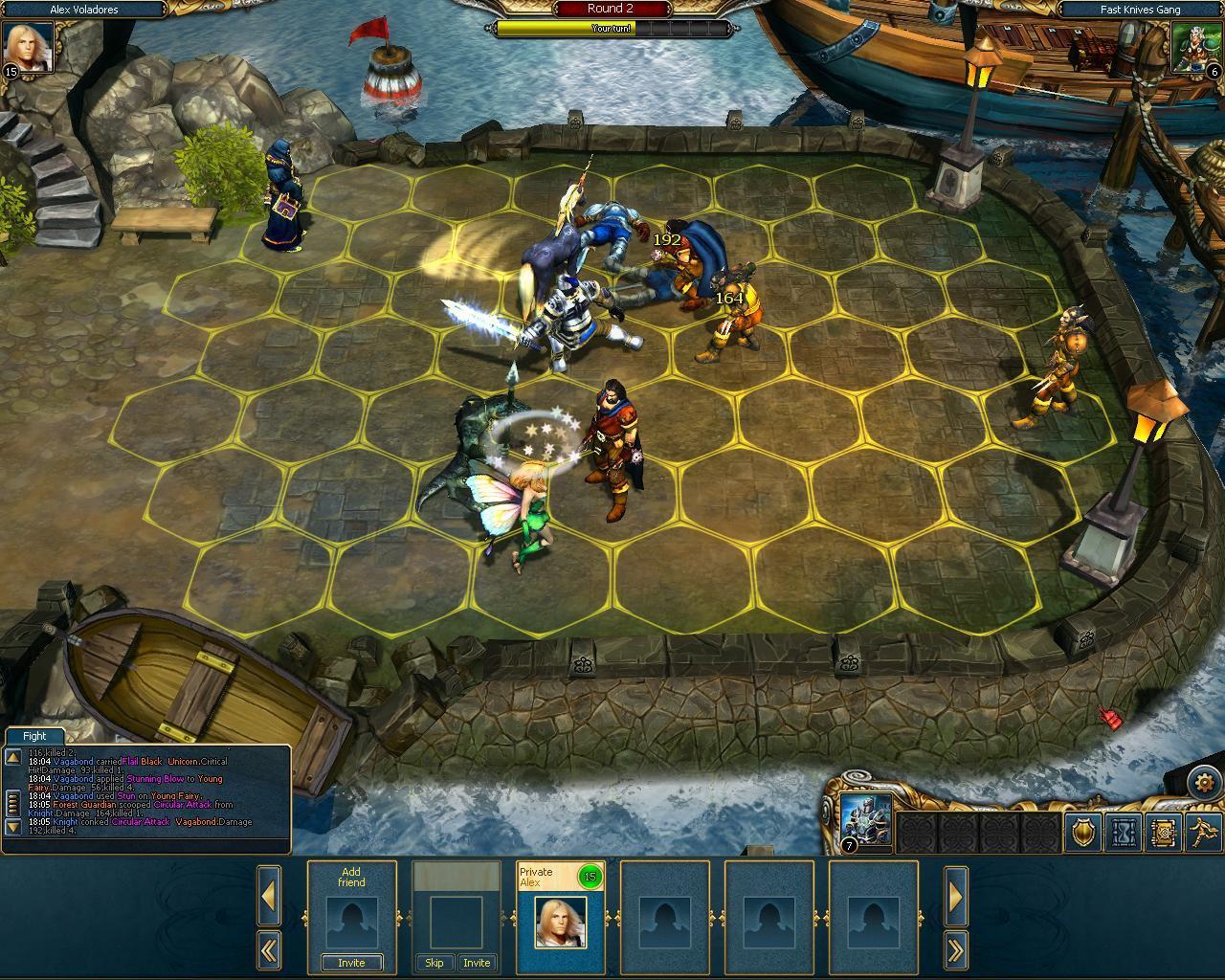Jump to first friends with double left arrow
The height and width of the screenshot is (980, 1225).
pyautogui.click(x=269, y=950)
